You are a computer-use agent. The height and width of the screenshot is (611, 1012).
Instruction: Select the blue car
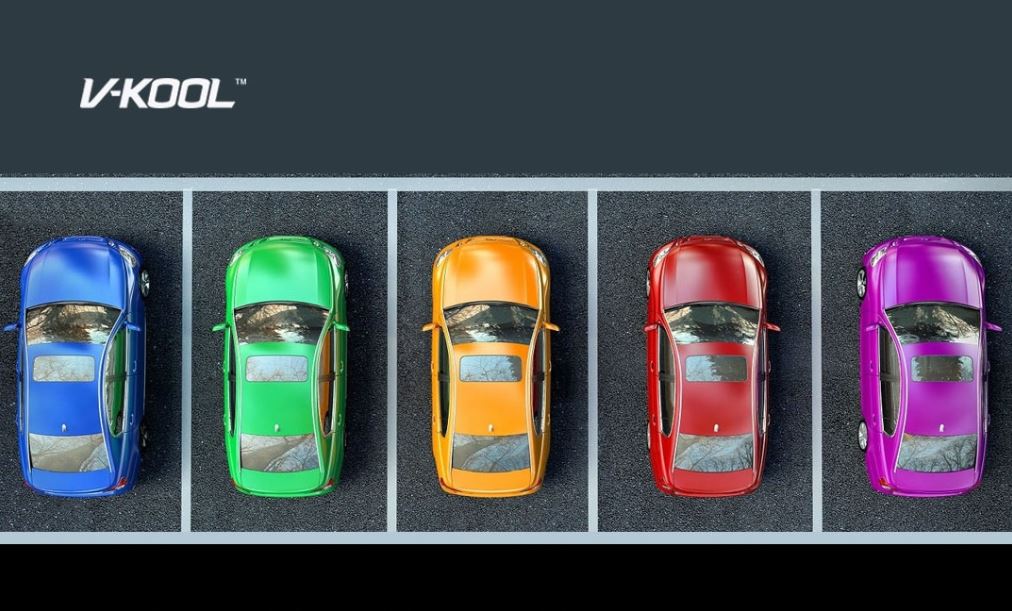pyautogui.click(x=78, y=366)
